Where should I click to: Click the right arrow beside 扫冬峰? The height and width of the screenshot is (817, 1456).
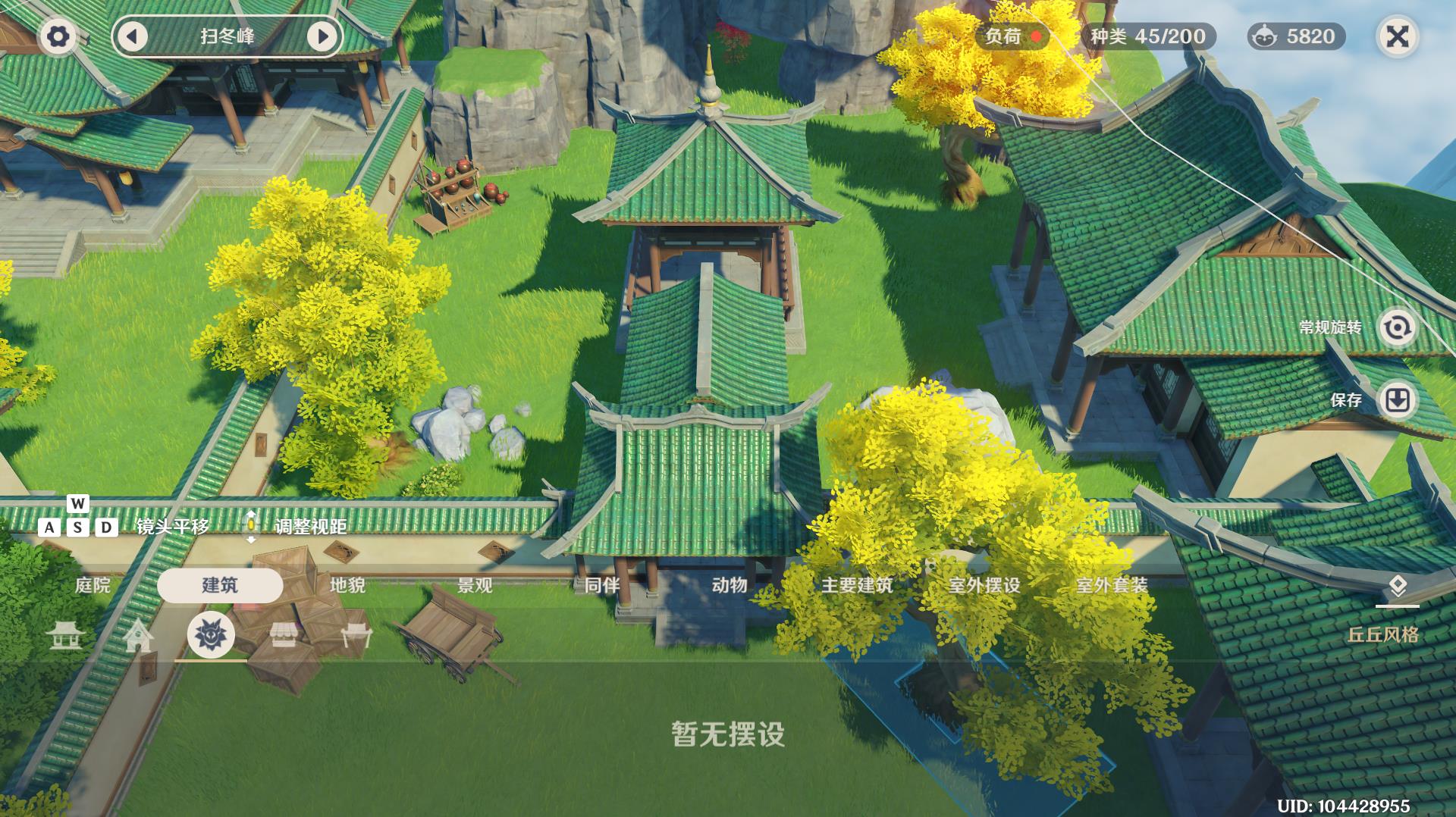pyautogui.click(x=322, y=34)
